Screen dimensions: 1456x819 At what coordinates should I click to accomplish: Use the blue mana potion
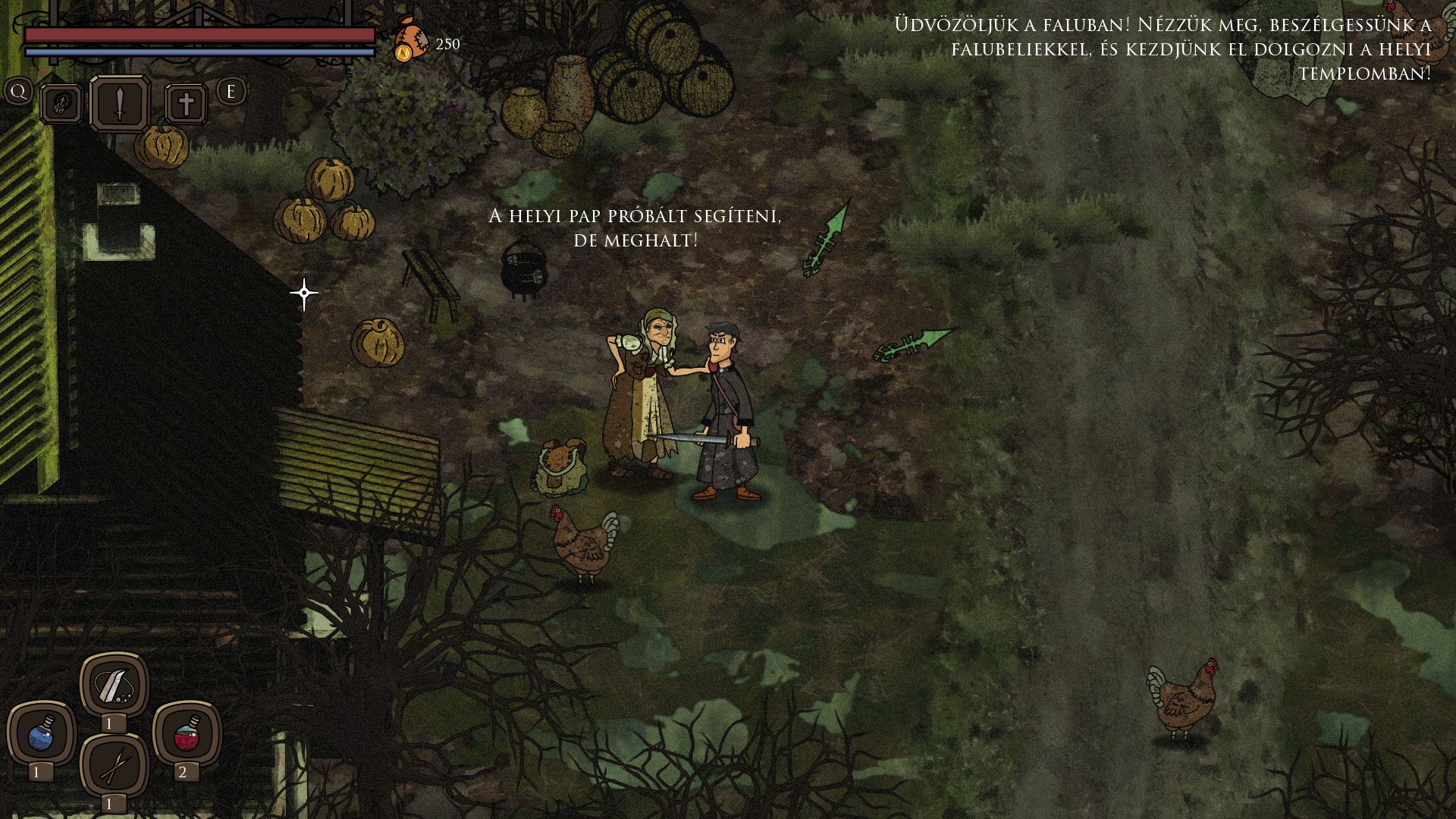click(x=41, y=734)
